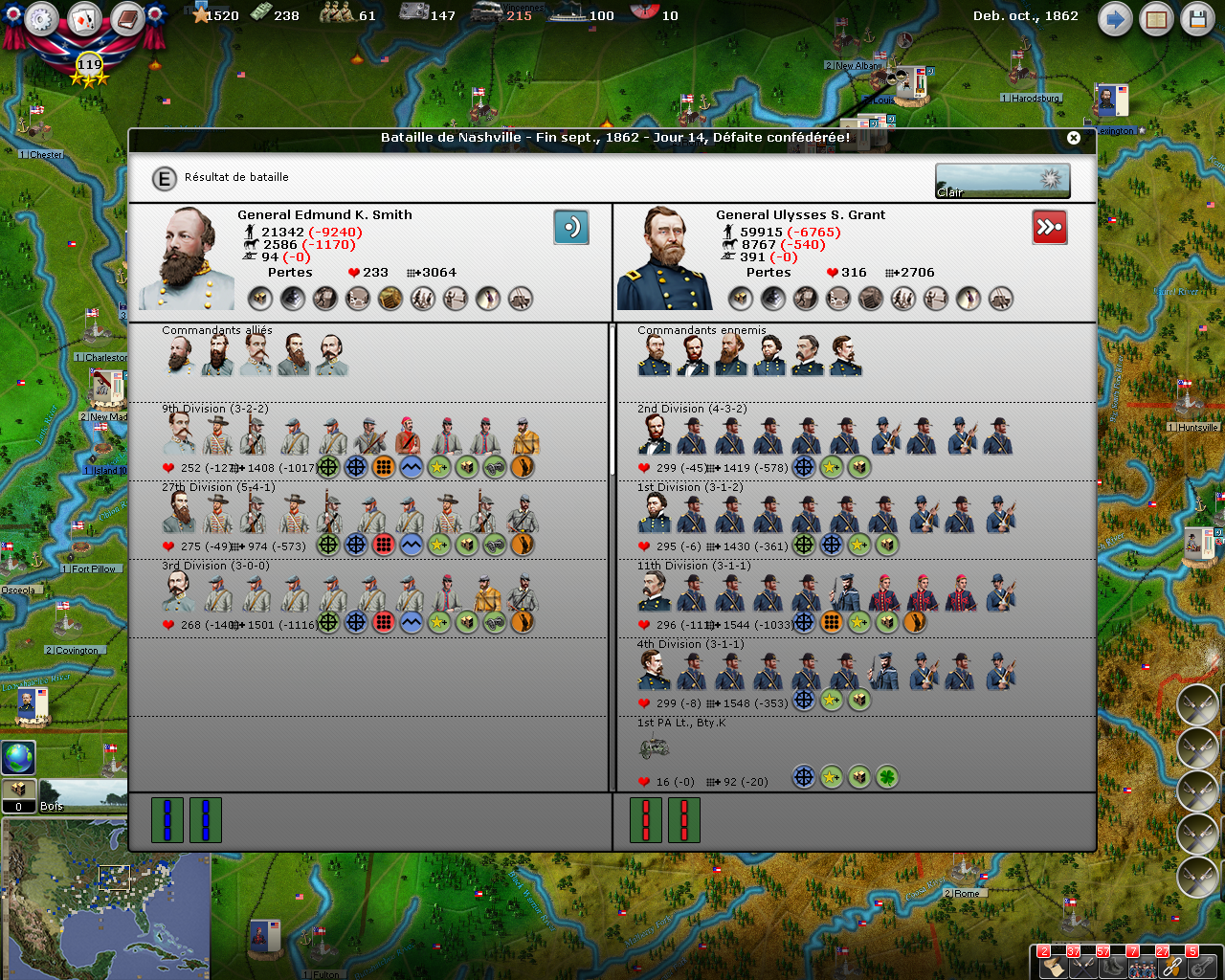Click the save game icon
The height and width of the screenshot is (980, 1225).
tap(1197, 17)
